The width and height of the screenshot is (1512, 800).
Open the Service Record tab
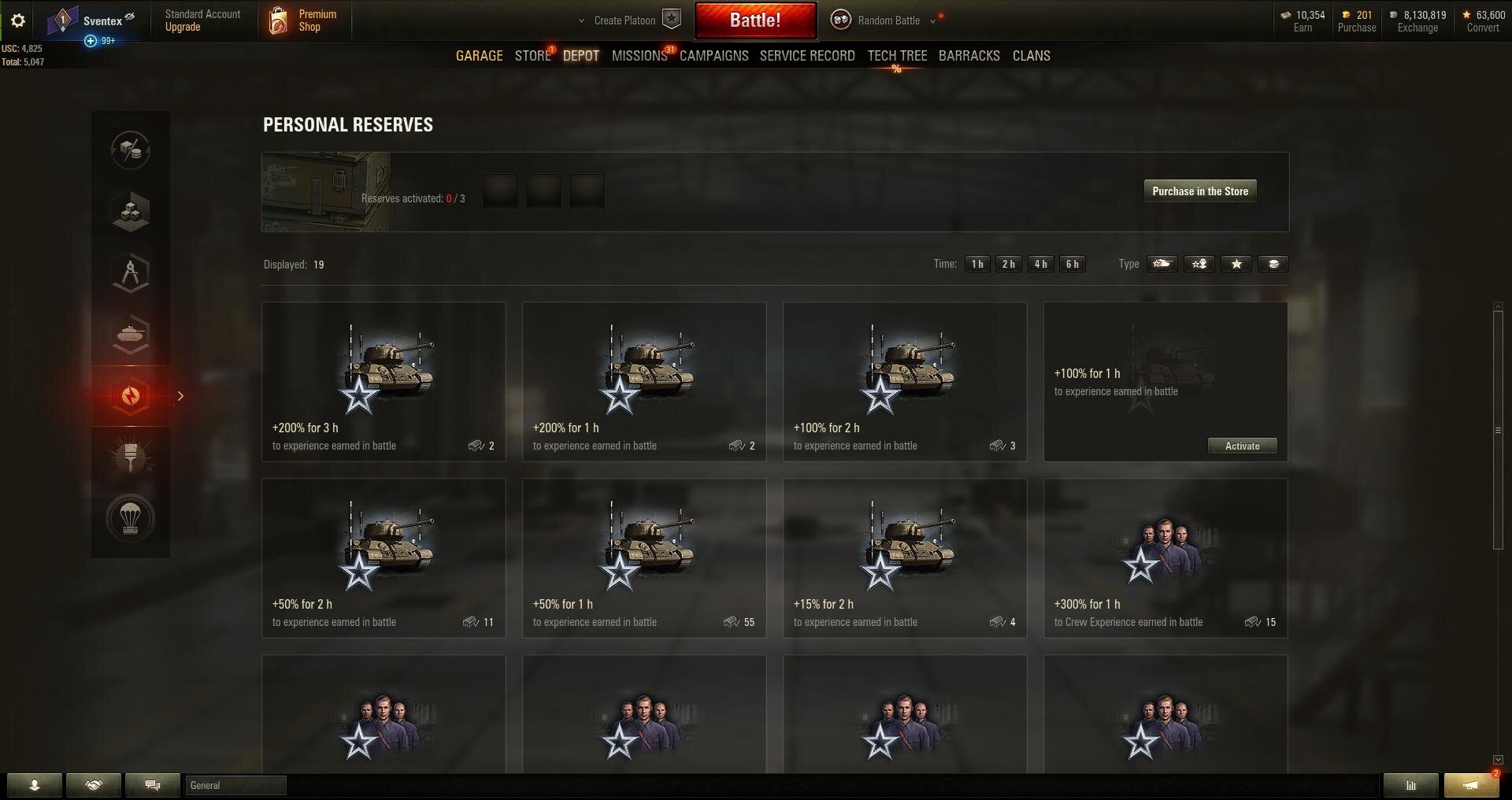(806, 56)
